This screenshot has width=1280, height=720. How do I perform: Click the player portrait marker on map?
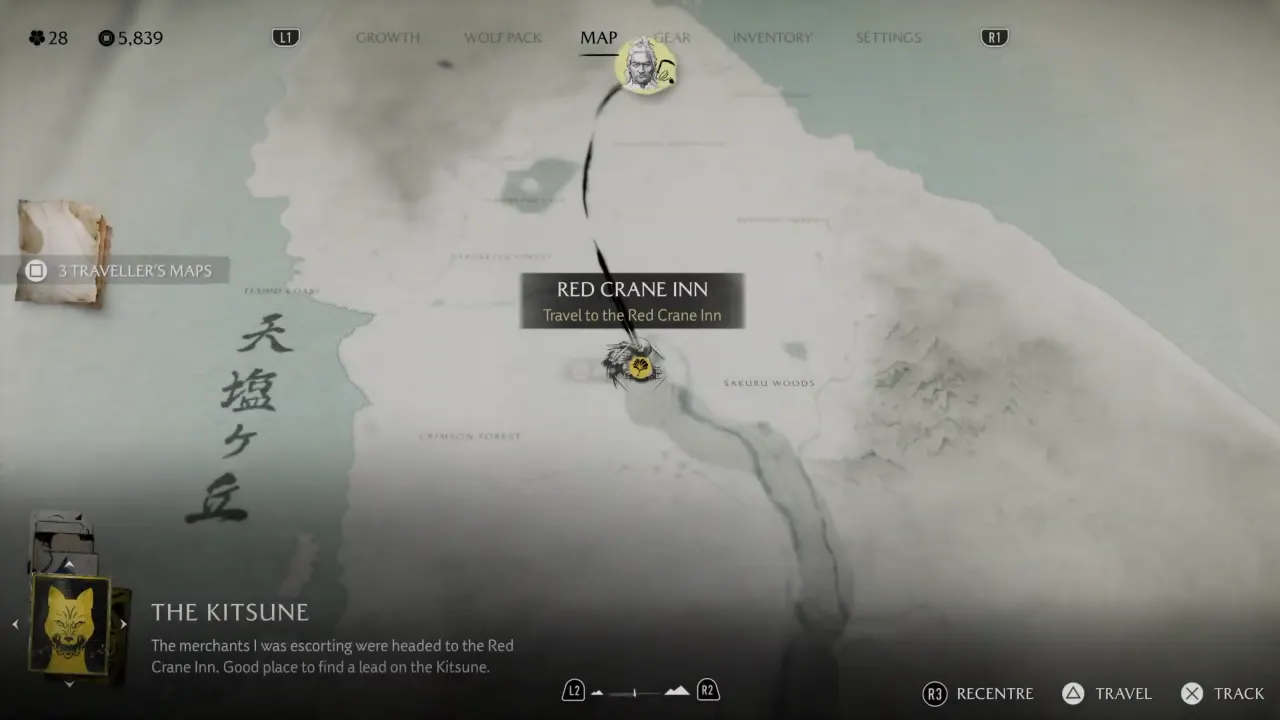[645, 66]
